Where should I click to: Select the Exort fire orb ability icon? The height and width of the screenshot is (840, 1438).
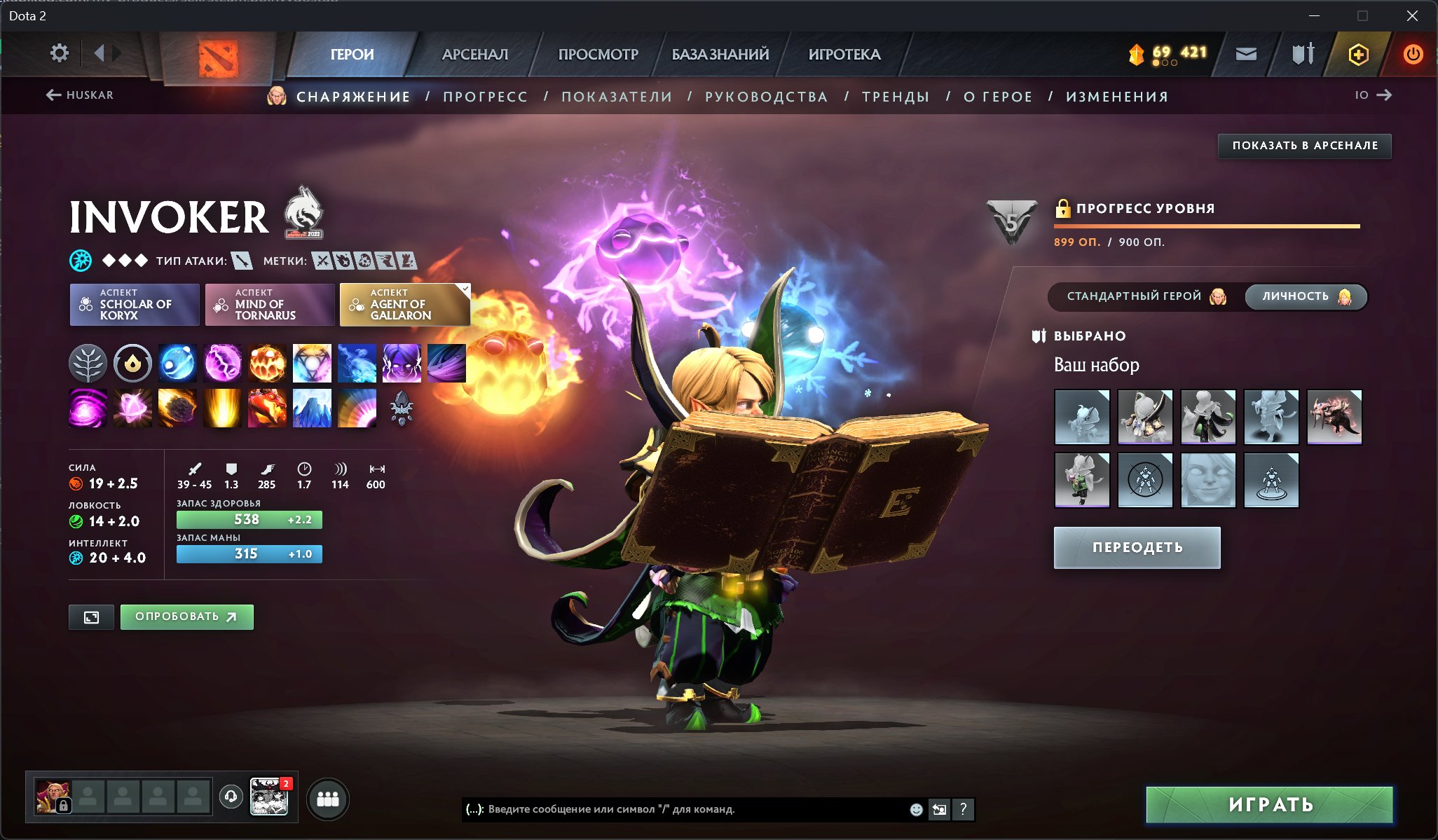[267, 363]
